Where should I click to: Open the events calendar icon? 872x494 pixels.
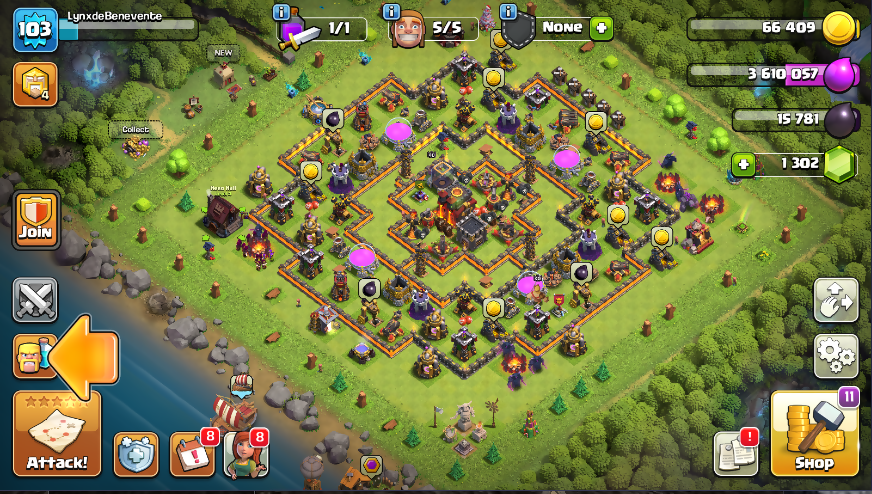click(190, 455)
